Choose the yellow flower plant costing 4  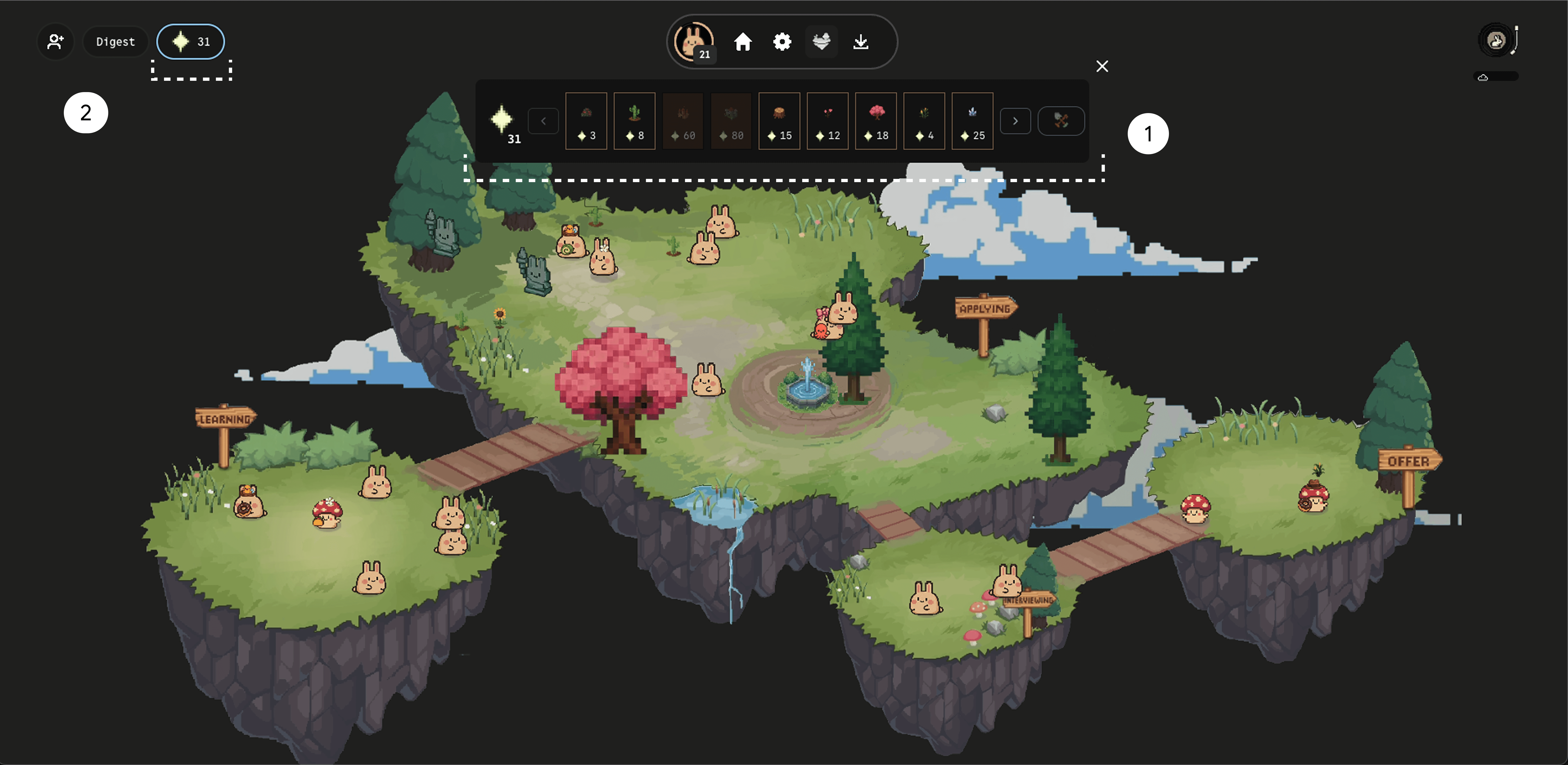coord(924,121)
